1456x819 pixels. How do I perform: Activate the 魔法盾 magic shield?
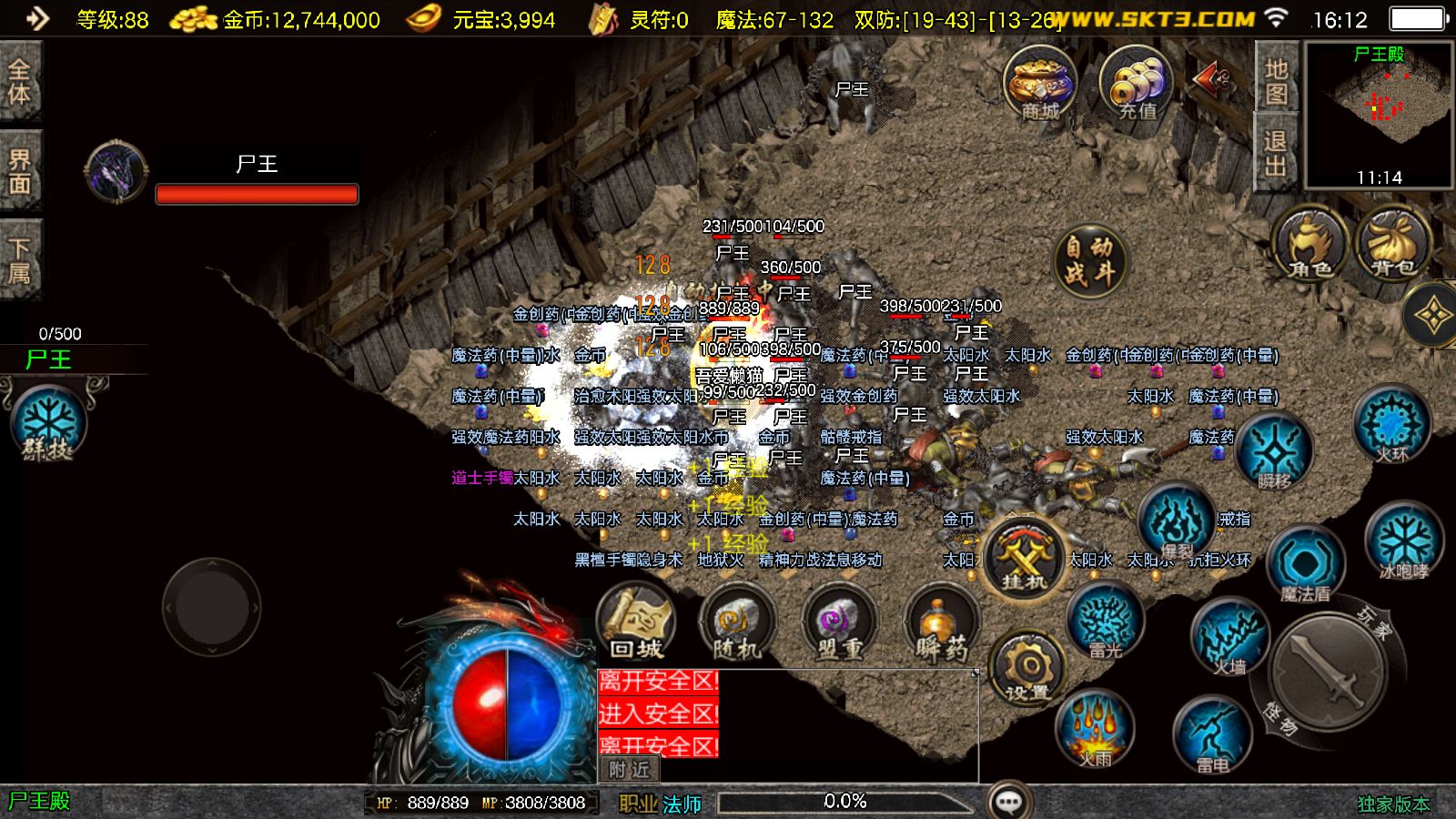click(x=1306, y=564)
